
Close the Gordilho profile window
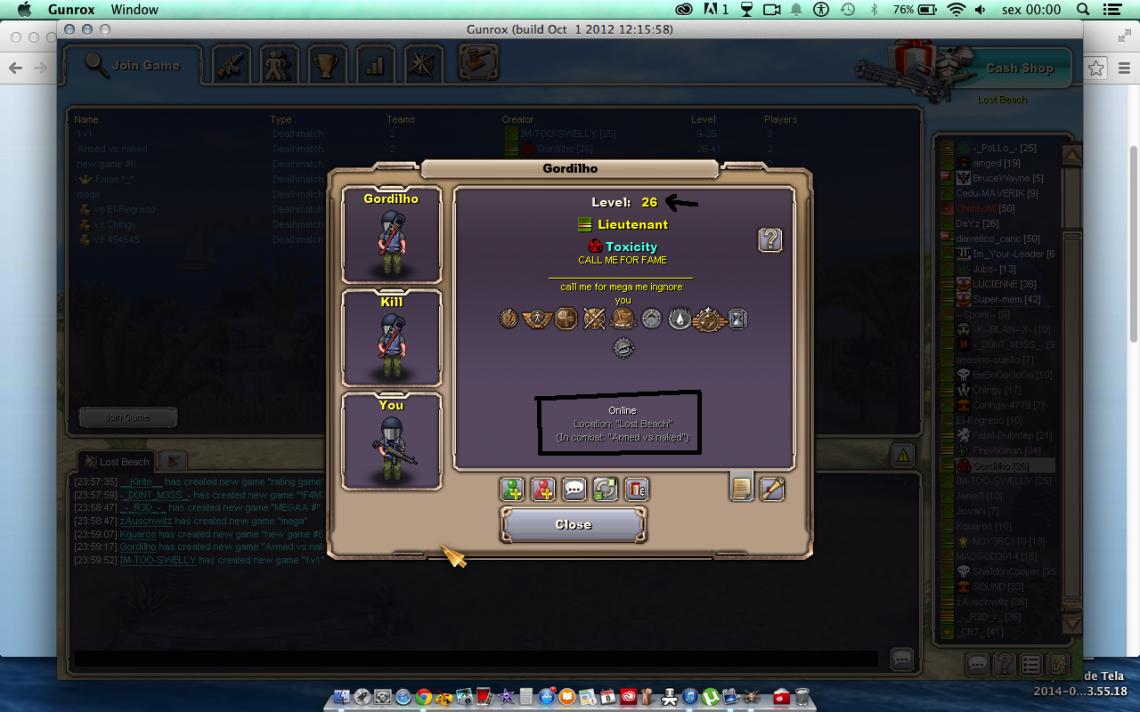click(573, 524)
